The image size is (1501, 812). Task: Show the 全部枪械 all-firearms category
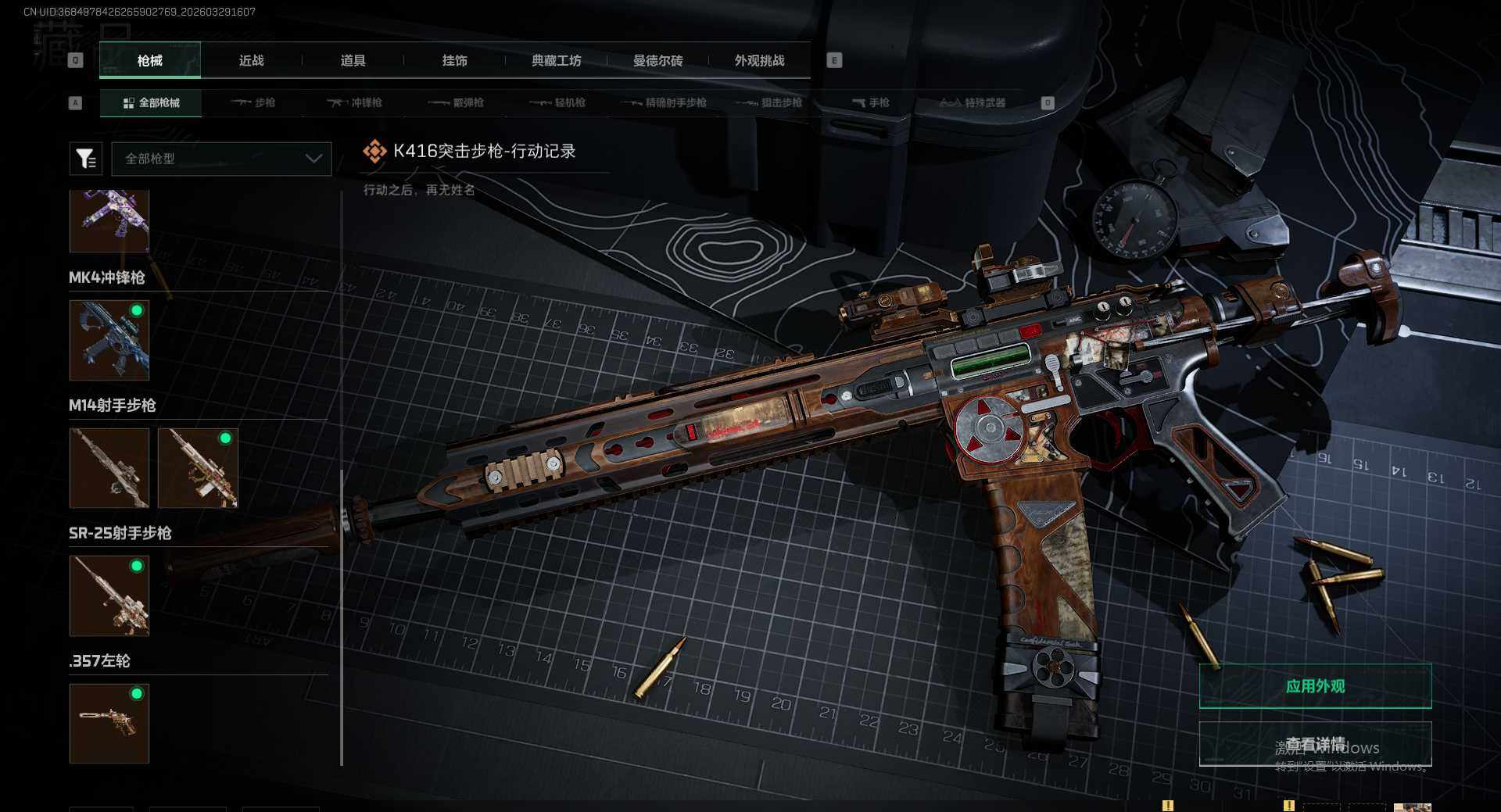coord(151,102)
